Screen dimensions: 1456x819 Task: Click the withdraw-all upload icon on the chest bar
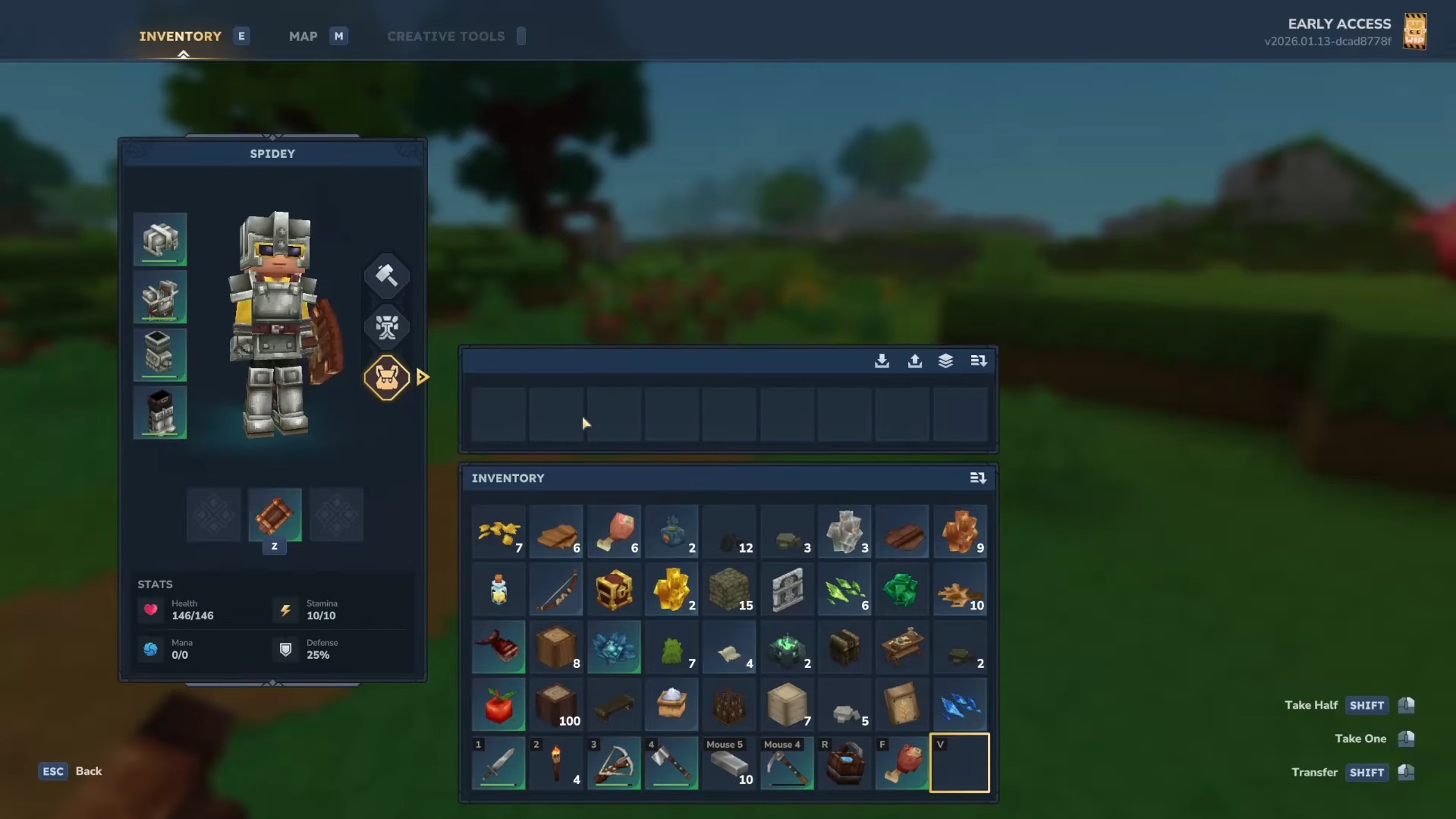pos(914,361)
